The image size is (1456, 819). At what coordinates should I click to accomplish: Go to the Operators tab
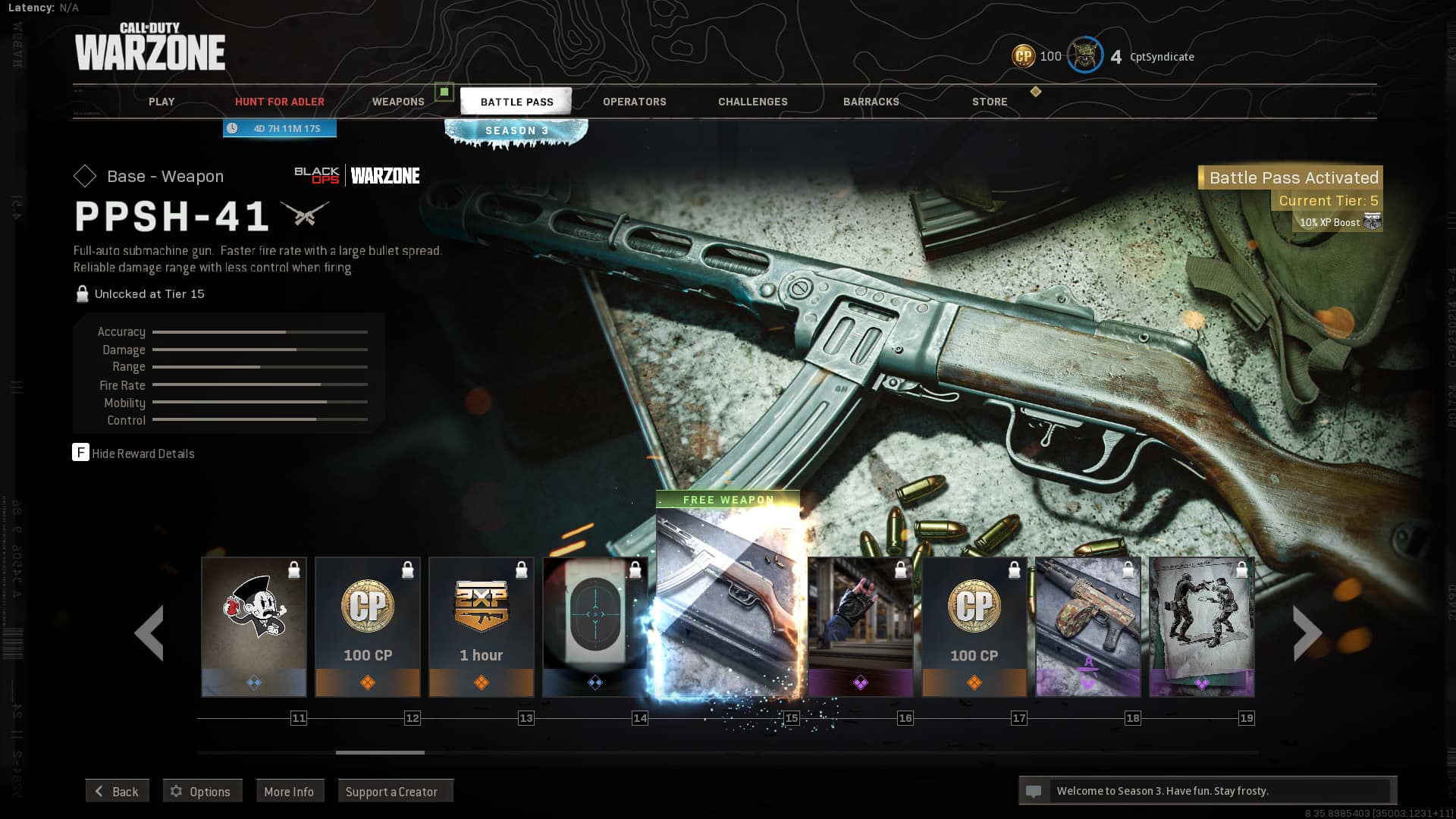coord(634,102)
